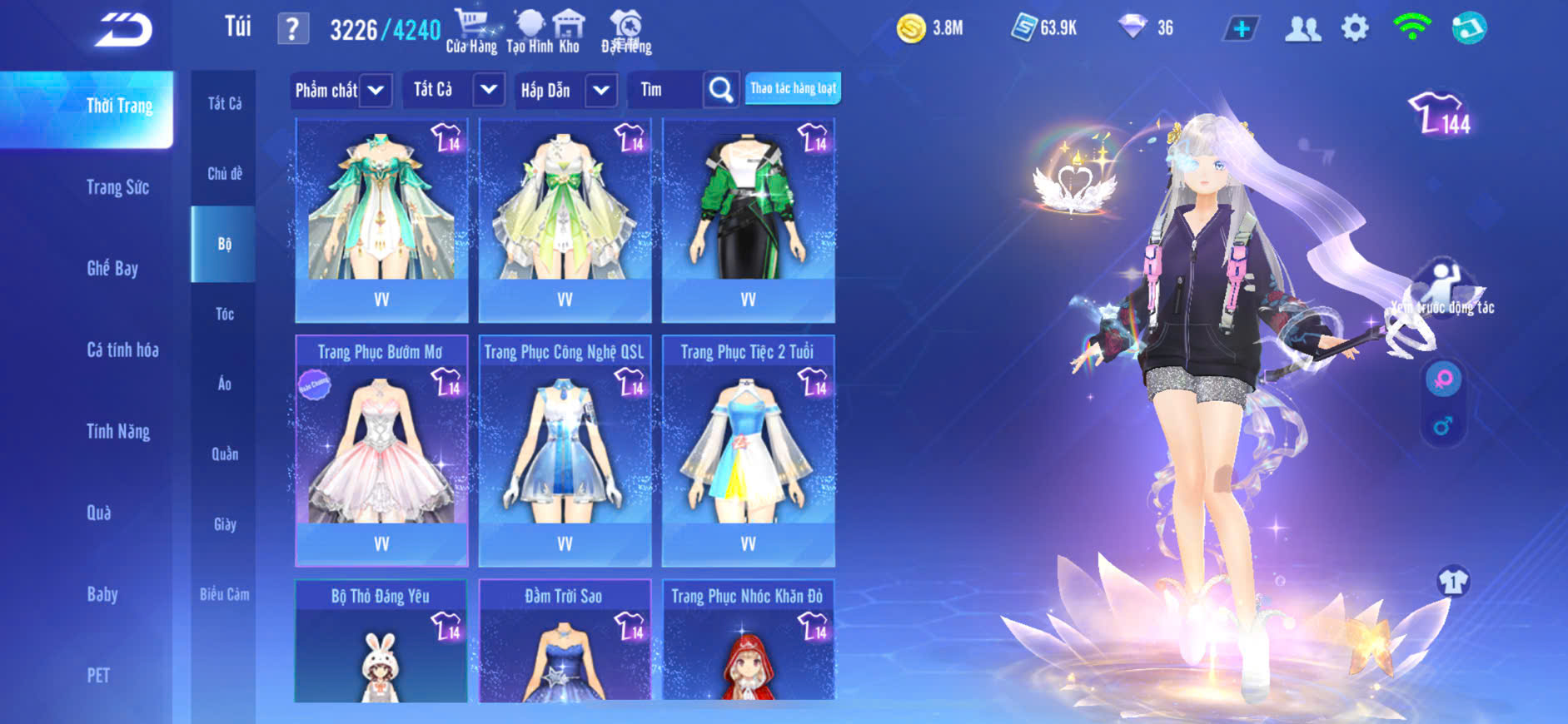Choose the Tất Cả subcategory

224,103
